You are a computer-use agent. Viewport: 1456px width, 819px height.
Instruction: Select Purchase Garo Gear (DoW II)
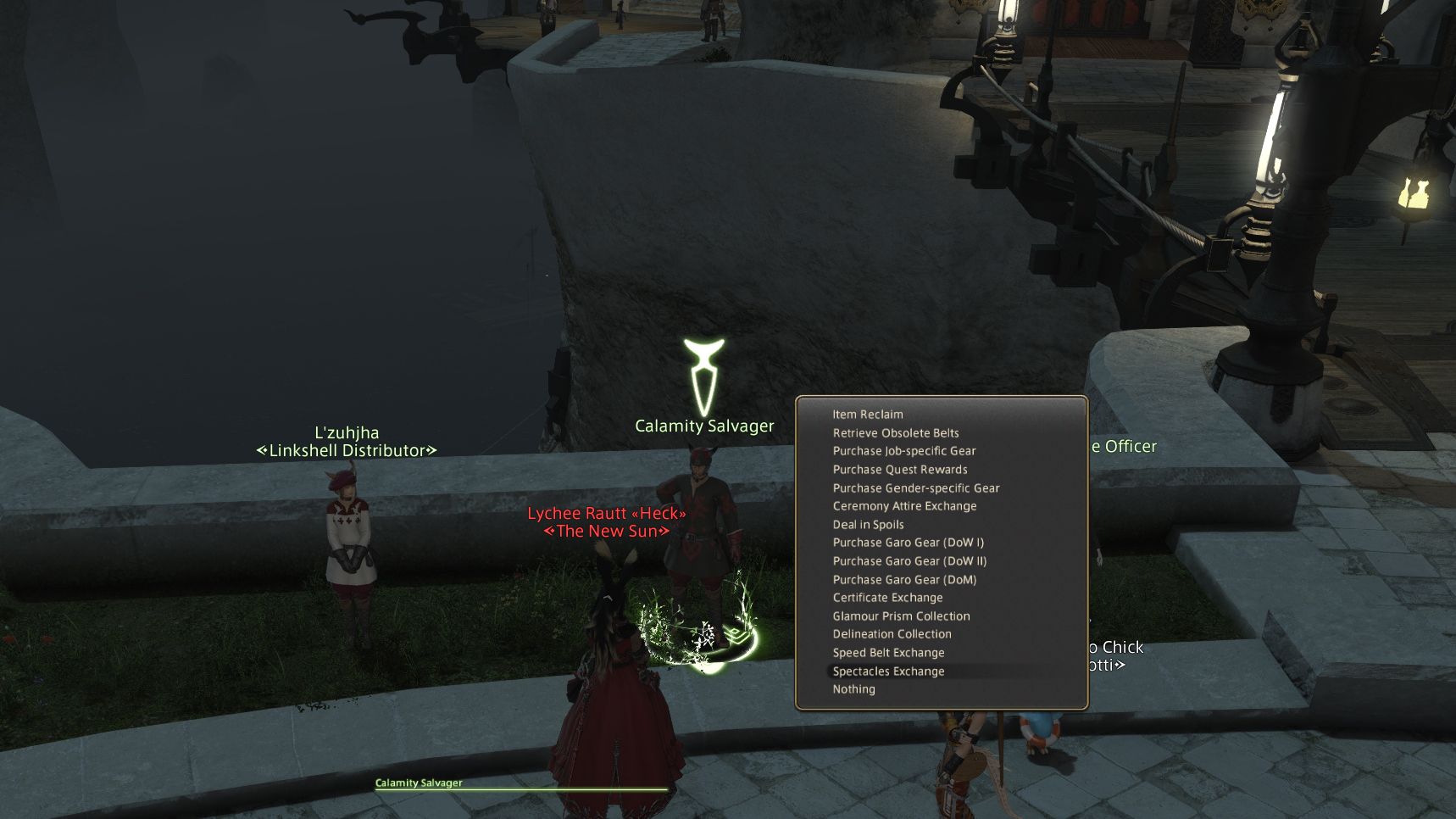tap(910, 560)
